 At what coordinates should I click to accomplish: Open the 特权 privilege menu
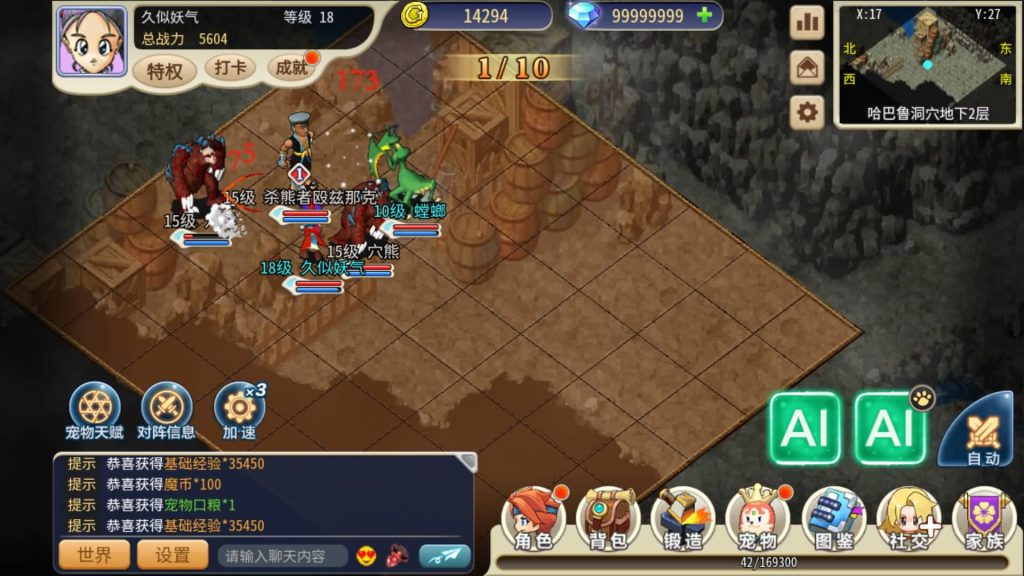click(x=164, y=70)
